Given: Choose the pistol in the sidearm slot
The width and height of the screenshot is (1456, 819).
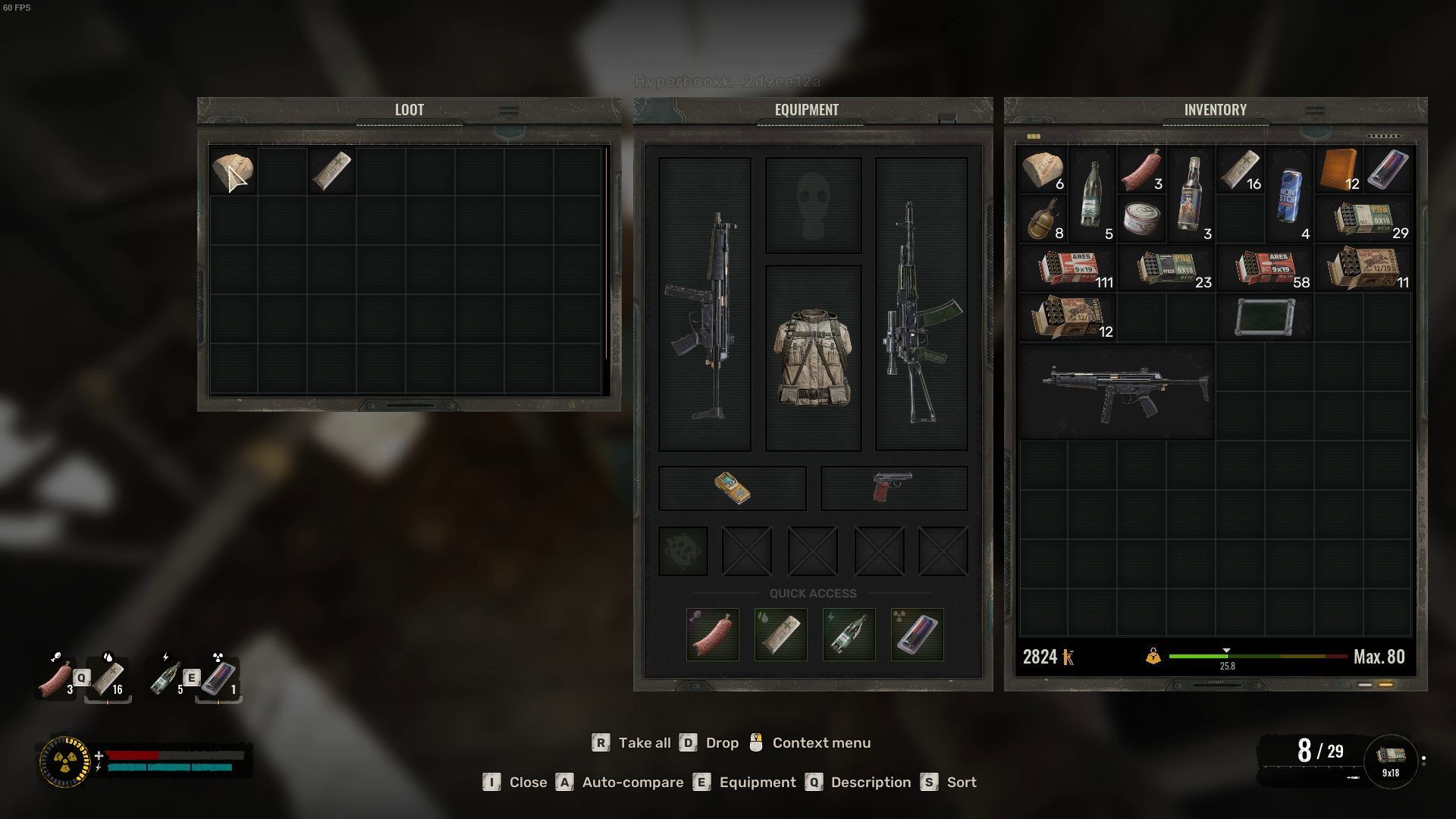Looking at the screenshot, I should click(893, 488).
